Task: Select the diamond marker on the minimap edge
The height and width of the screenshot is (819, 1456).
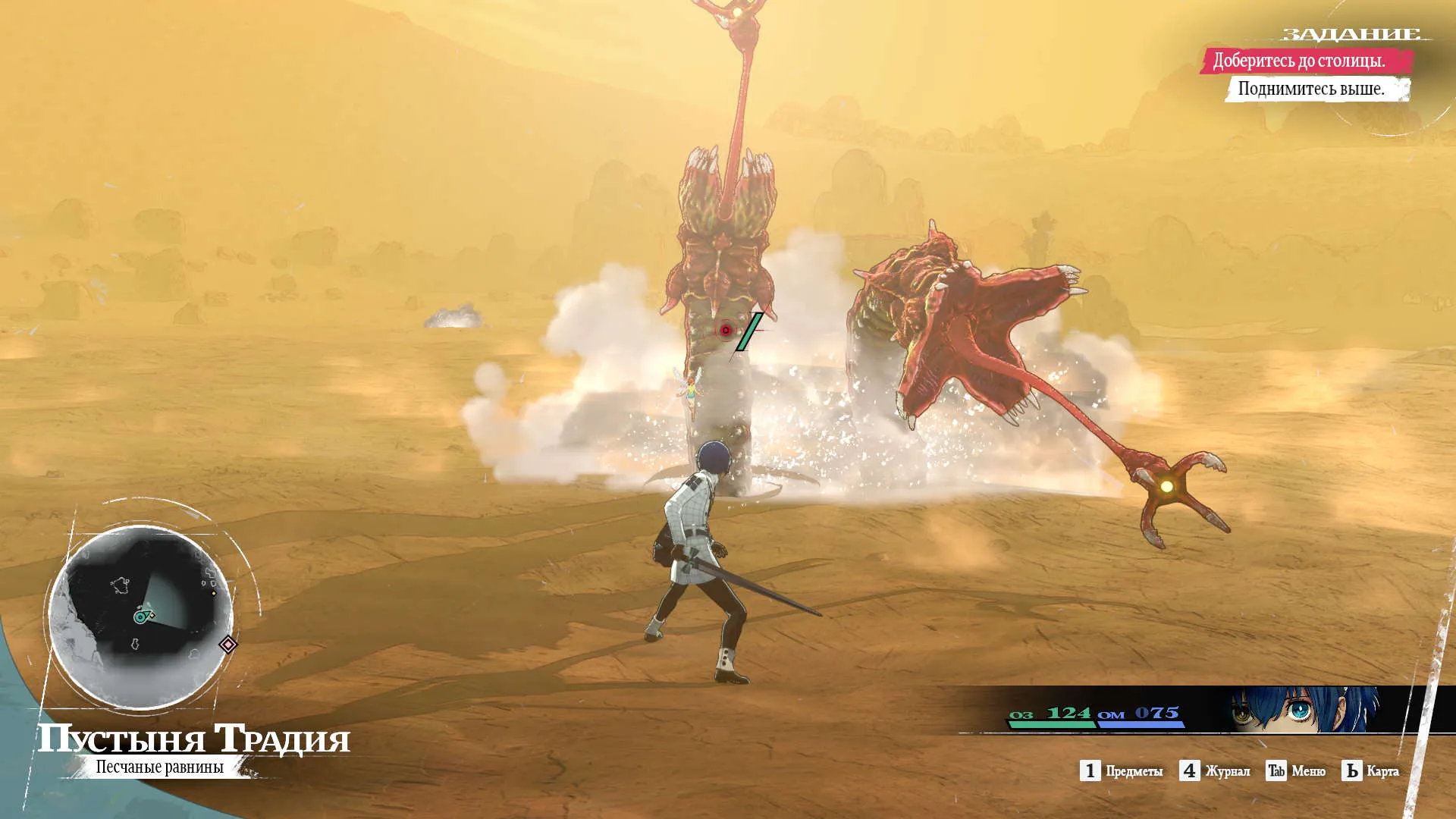Action: pyautogui.click(x=228, y=645)
